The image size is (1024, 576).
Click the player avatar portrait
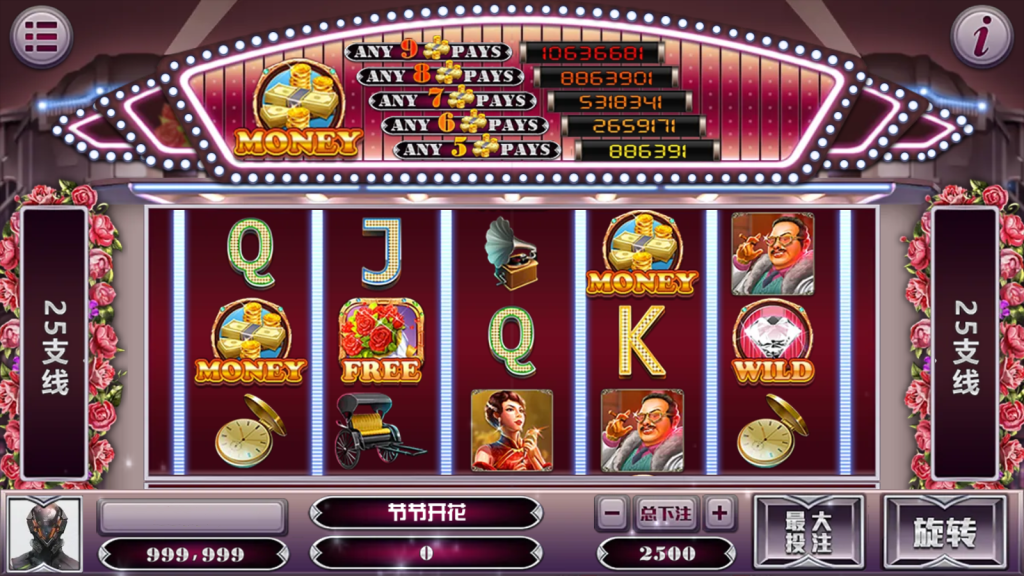click(x=44, y=533)
